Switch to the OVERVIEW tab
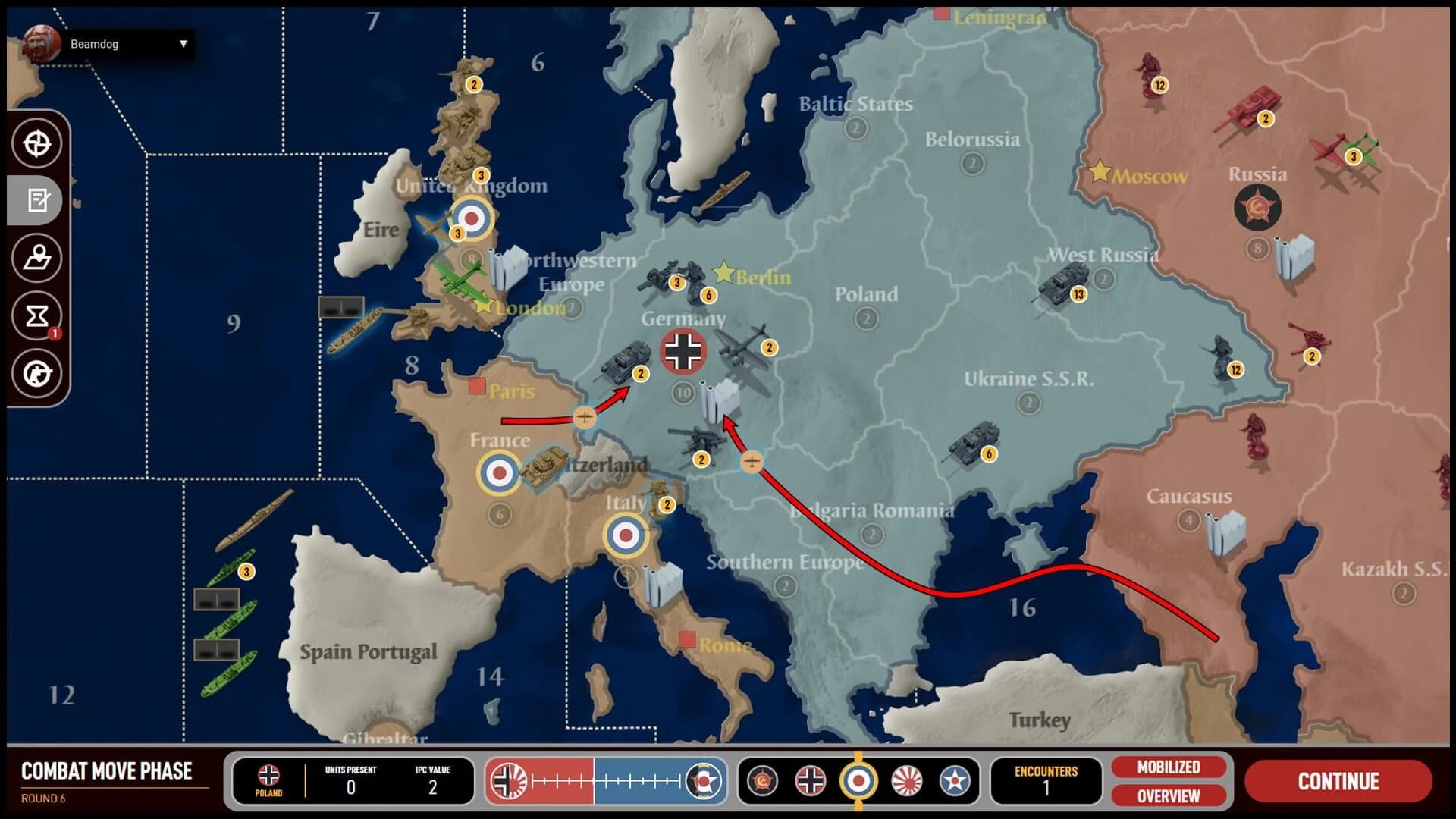The height and width of the screenshot is (819, 1456). coord(1169,797)
